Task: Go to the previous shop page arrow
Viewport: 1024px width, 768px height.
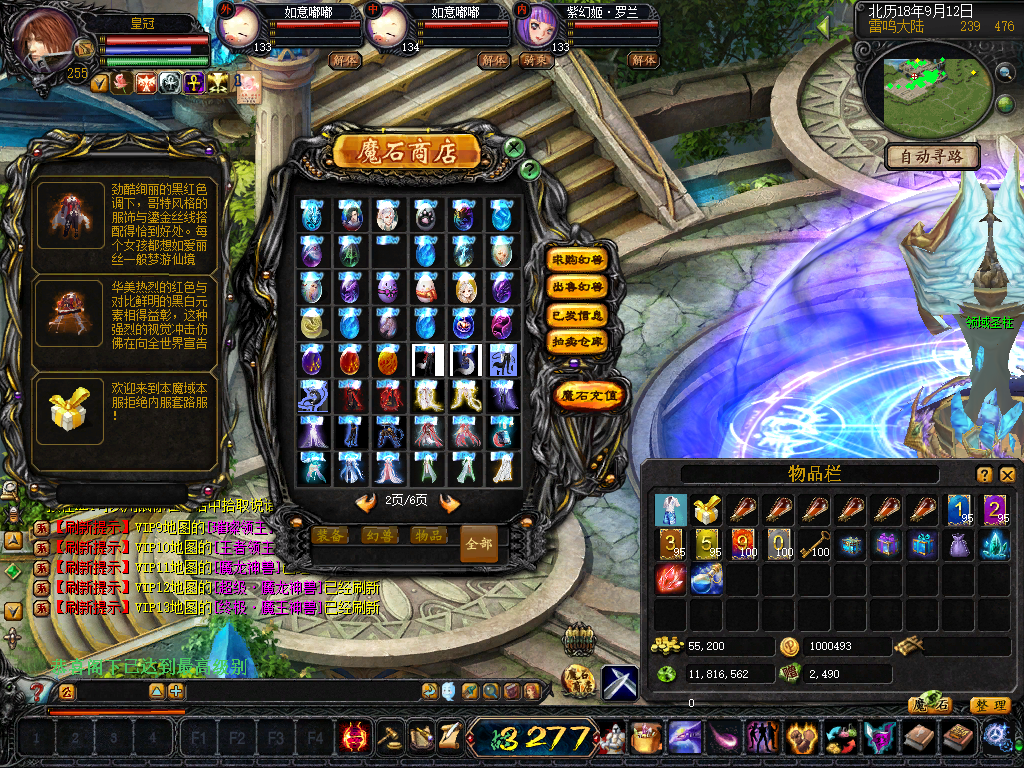Action: click(x=366, y=503)
